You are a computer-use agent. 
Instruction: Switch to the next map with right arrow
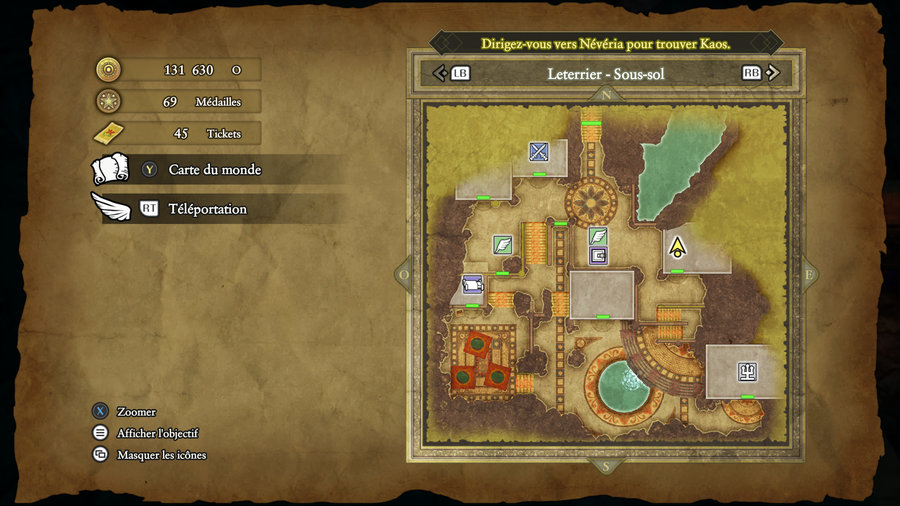[775, 73]
